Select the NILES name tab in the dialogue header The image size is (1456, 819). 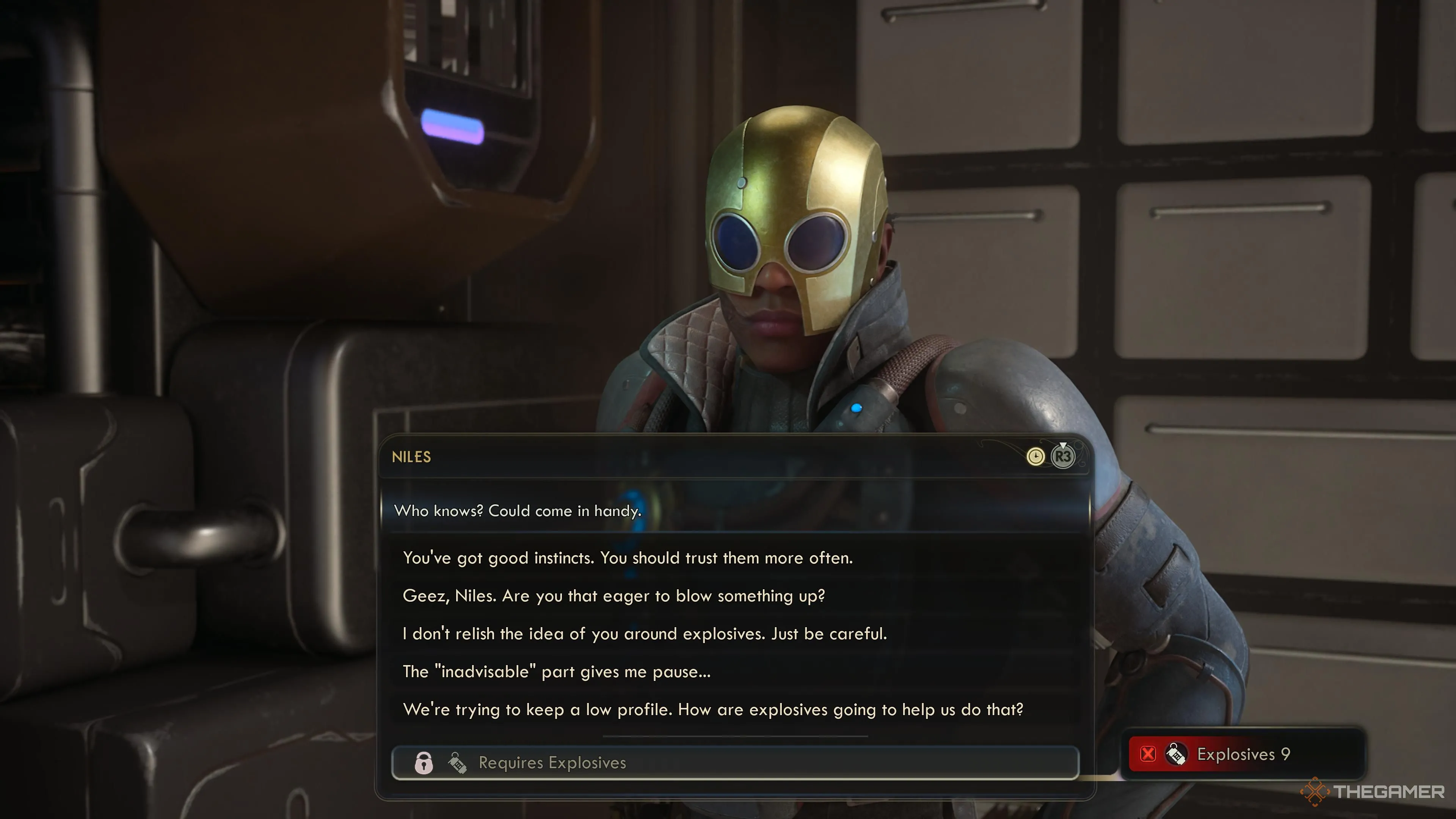click(x=411, y=457)
